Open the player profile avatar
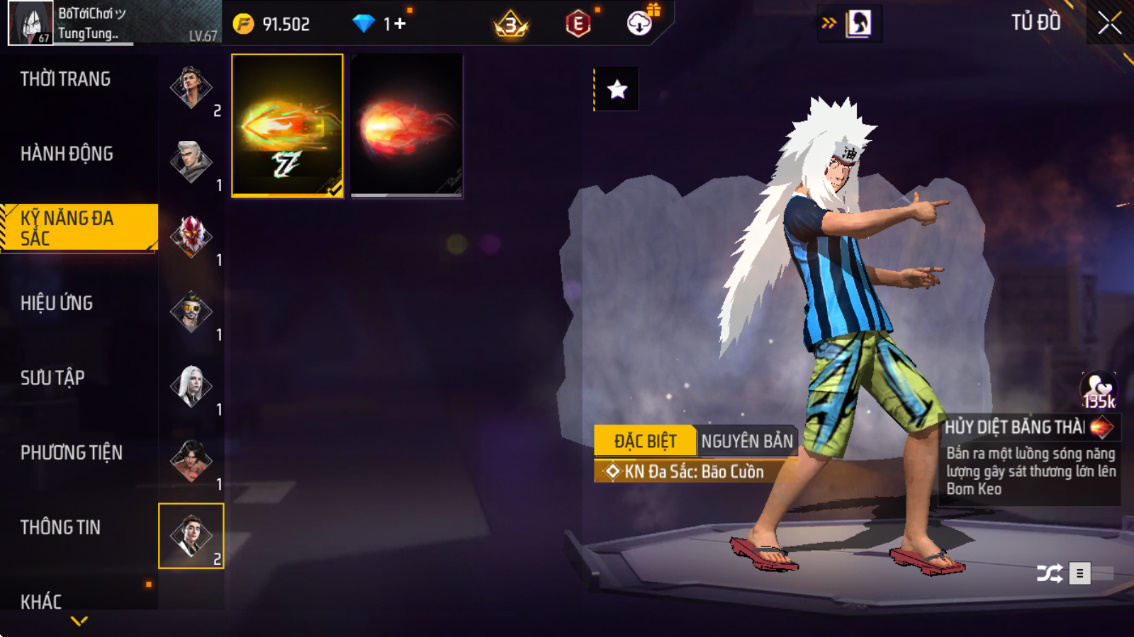 tap(30, 23)
